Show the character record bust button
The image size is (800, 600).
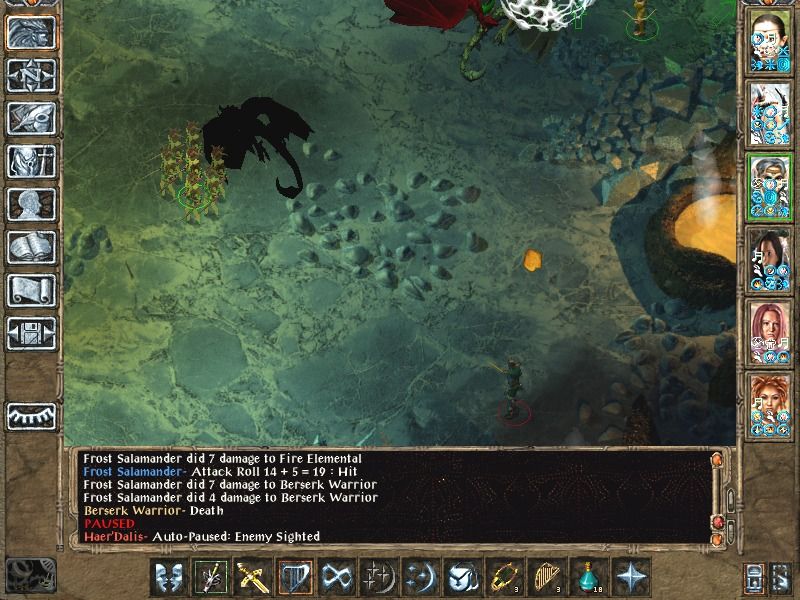pyautogui.click(x=31, y=204)
